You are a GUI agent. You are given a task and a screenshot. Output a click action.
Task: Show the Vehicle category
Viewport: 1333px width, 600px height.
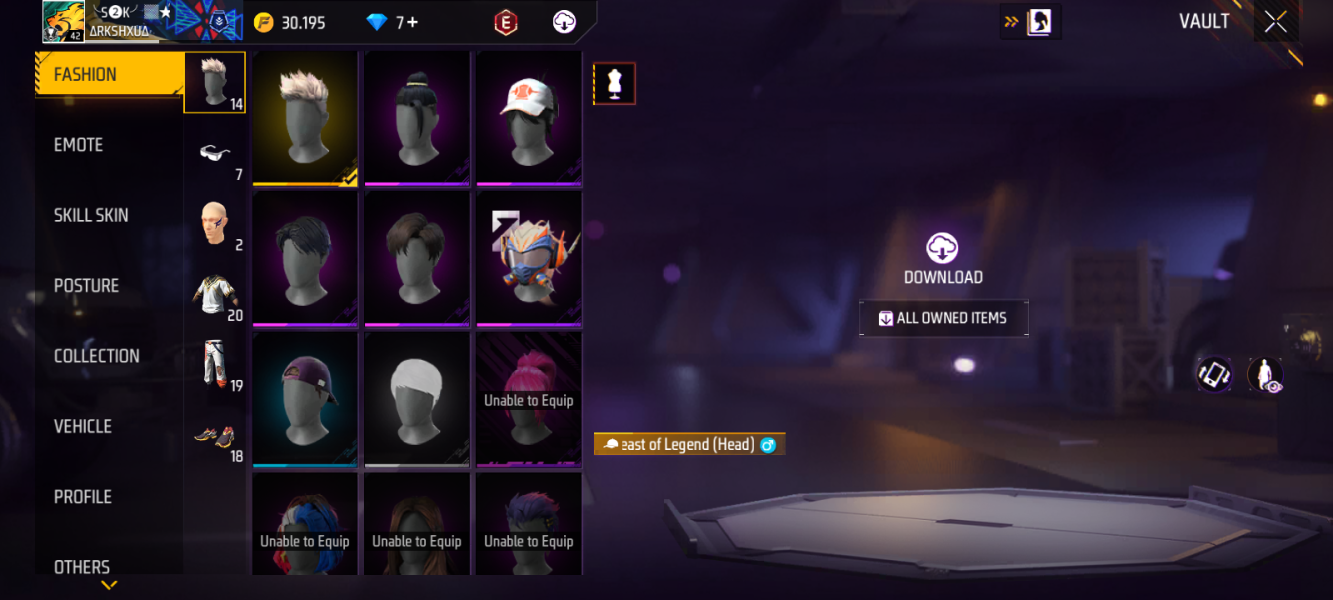pos(82,426)
